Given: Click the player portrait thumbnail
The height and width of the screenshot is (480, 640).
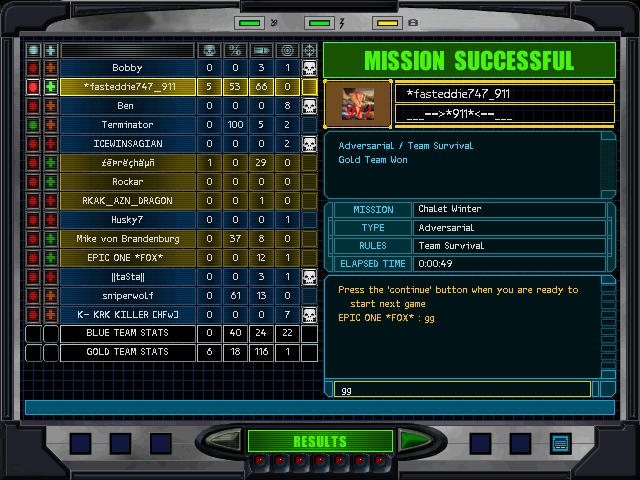Looking at the screenshot, I should pos(358,103).
